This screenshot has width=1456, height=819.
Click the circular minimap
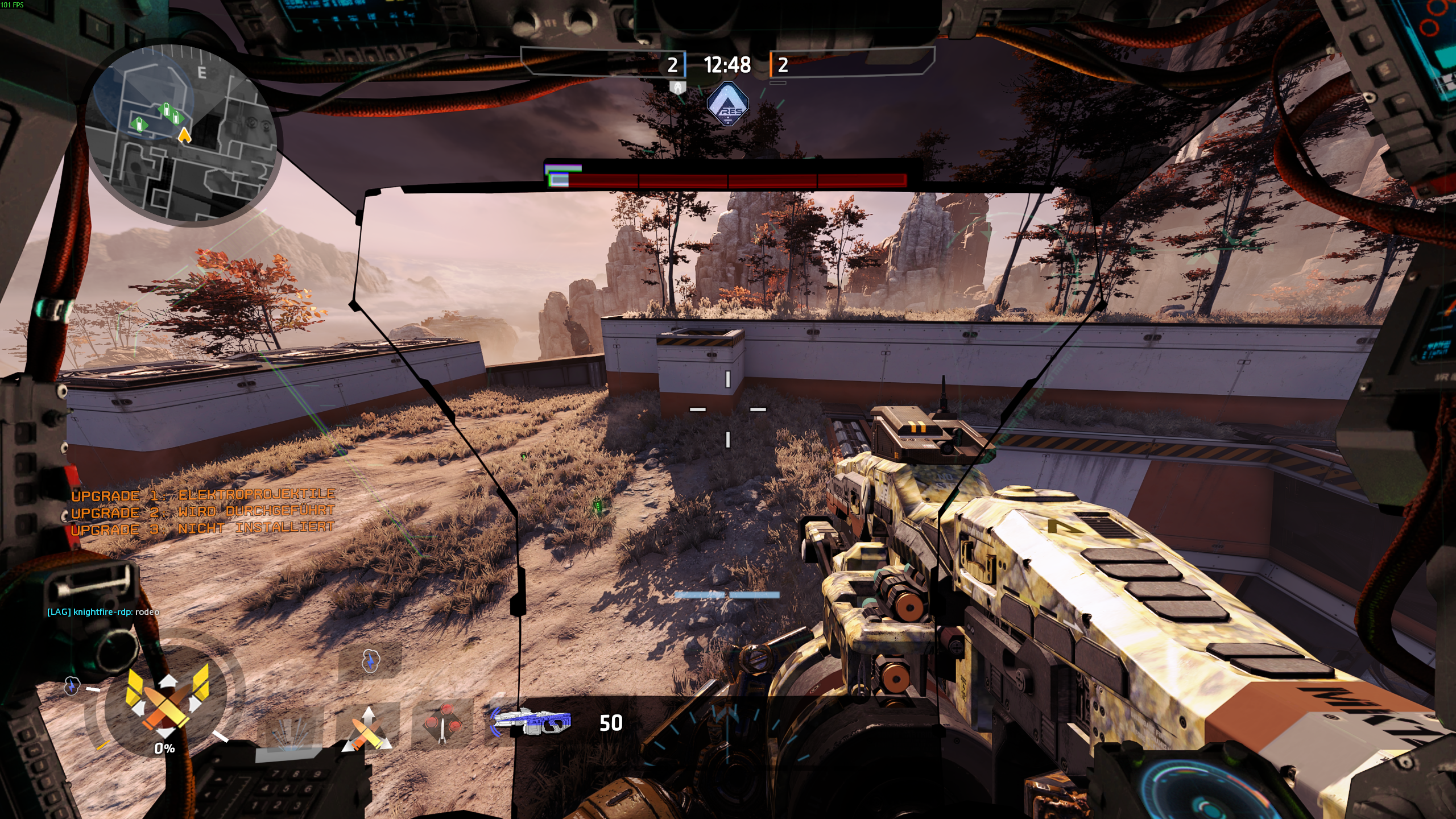(181, 135)
